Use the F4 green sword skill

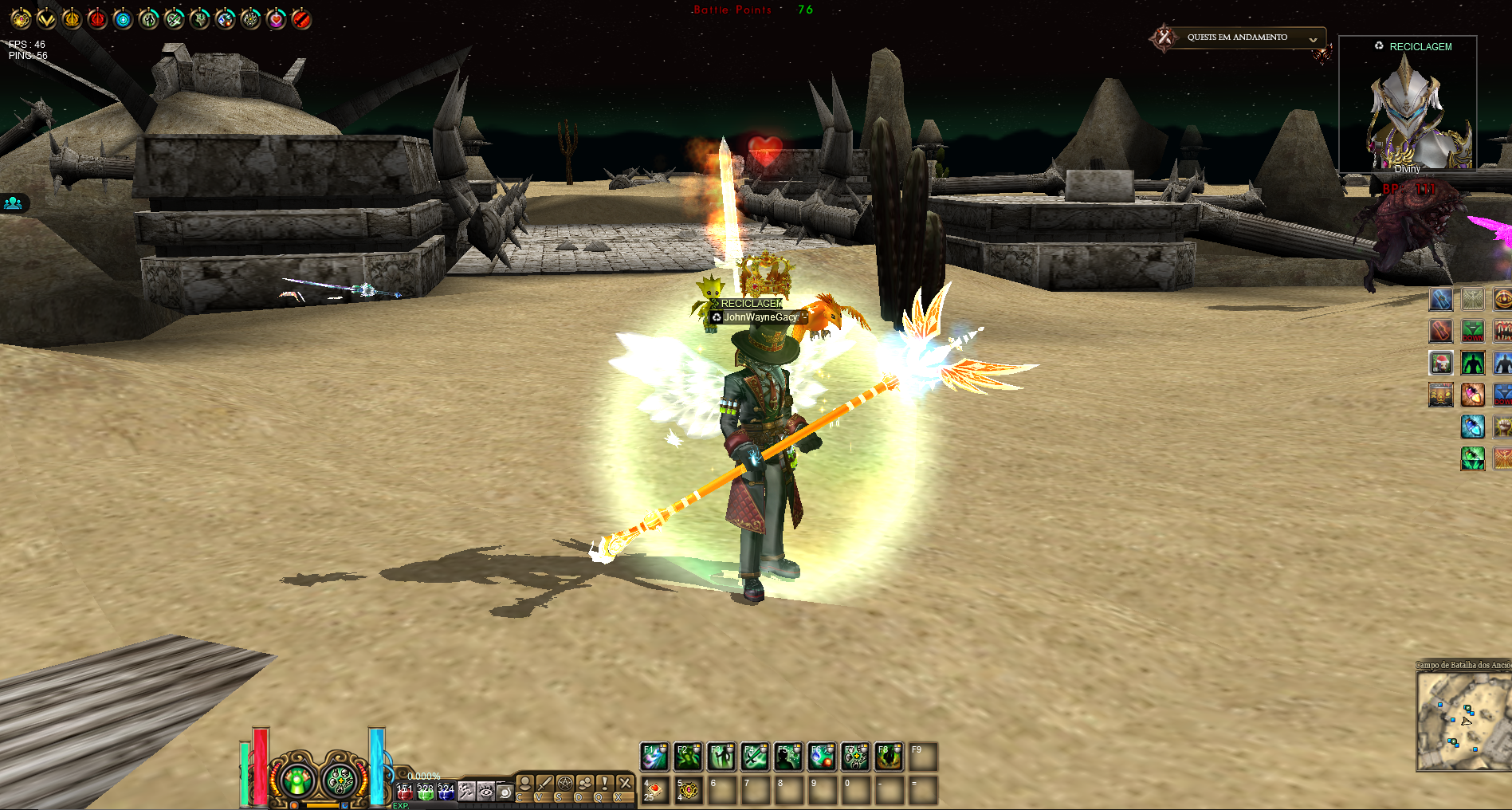(x=754, y=757)
